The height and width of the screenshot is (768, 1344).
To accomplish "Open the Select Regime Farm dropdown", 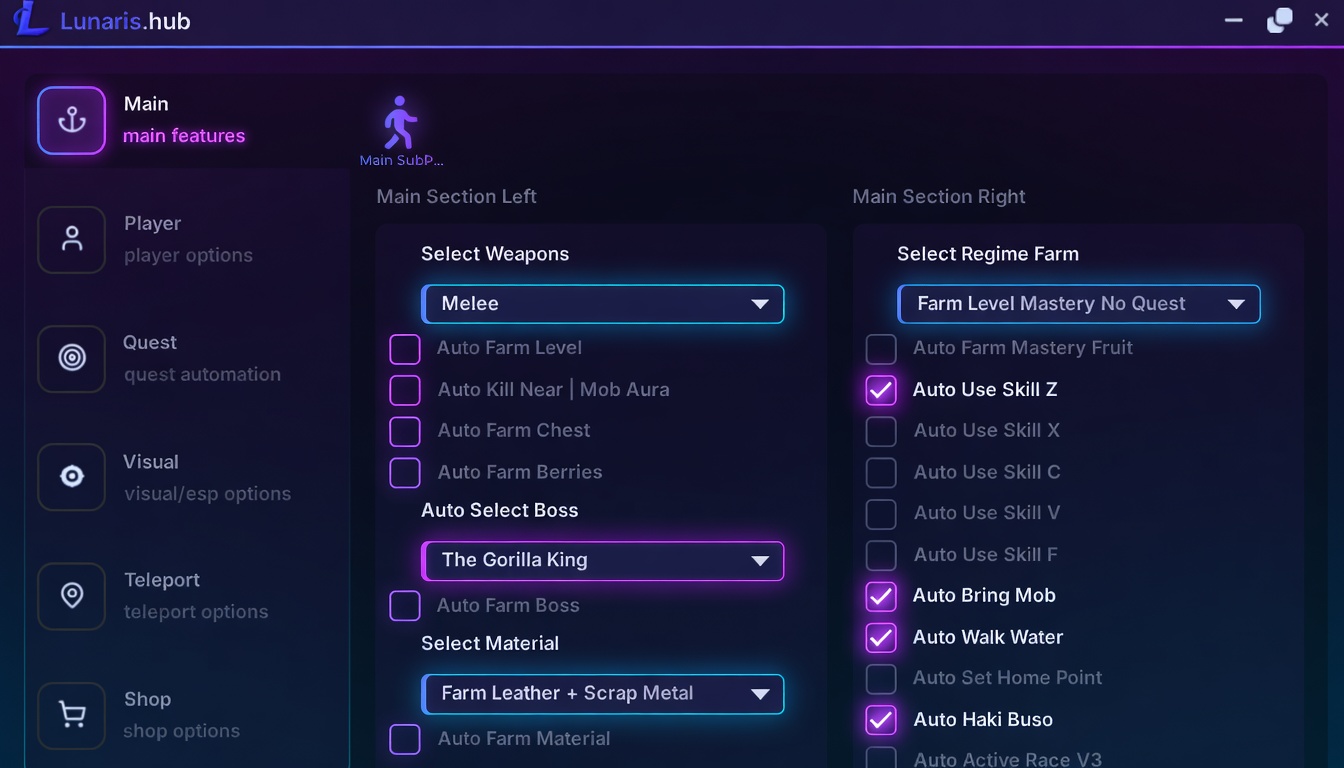I will 1079,304.
